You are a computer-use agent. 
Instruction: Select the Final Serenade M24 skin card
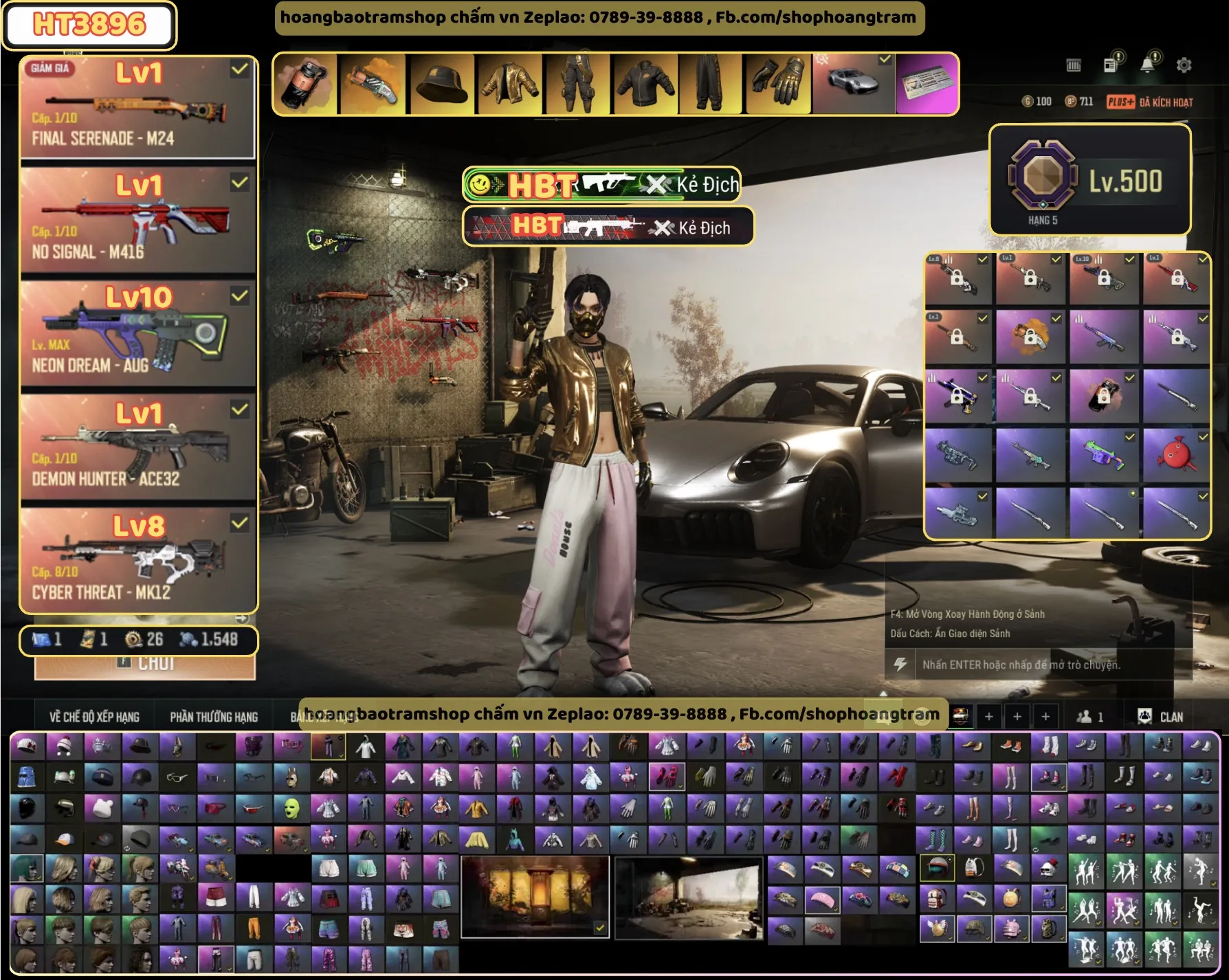(137, 109)
